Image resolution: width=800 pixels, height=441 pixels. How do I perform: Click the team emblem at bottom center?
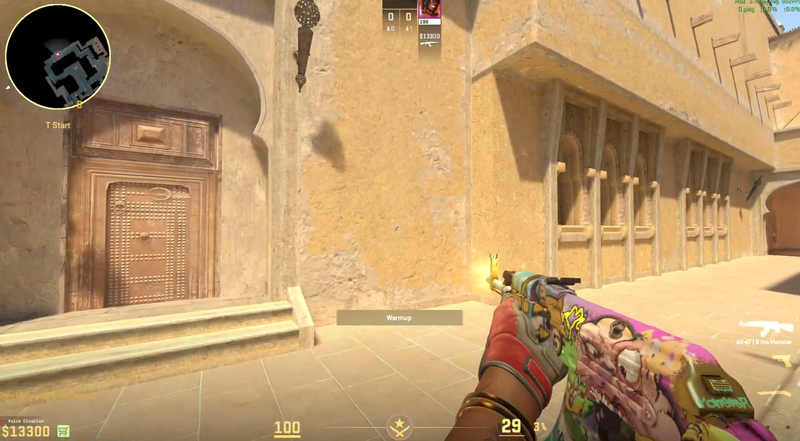pyautogui.click(x=400, y=428)
